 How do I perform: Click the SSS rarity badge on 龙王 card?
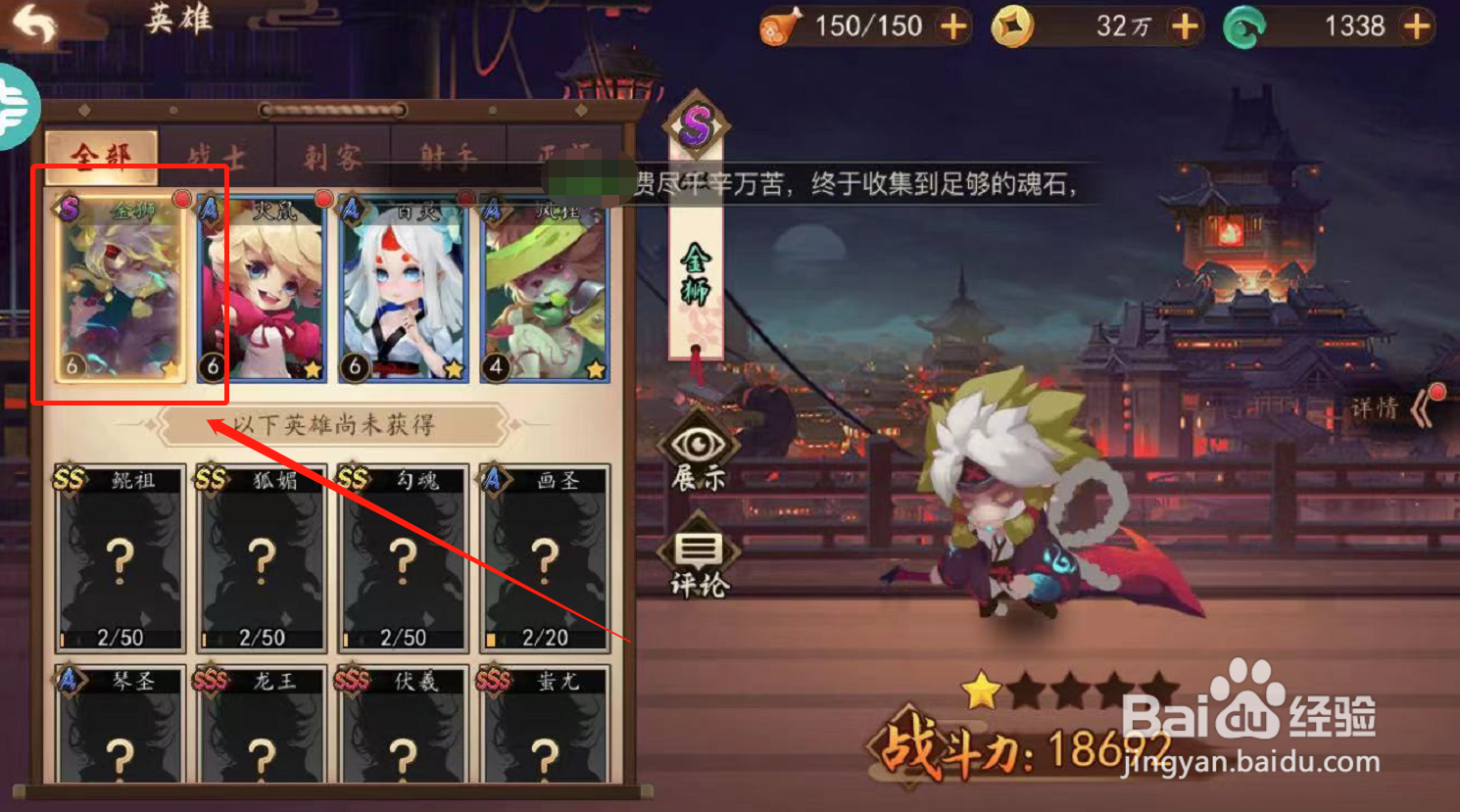(209, 678)
